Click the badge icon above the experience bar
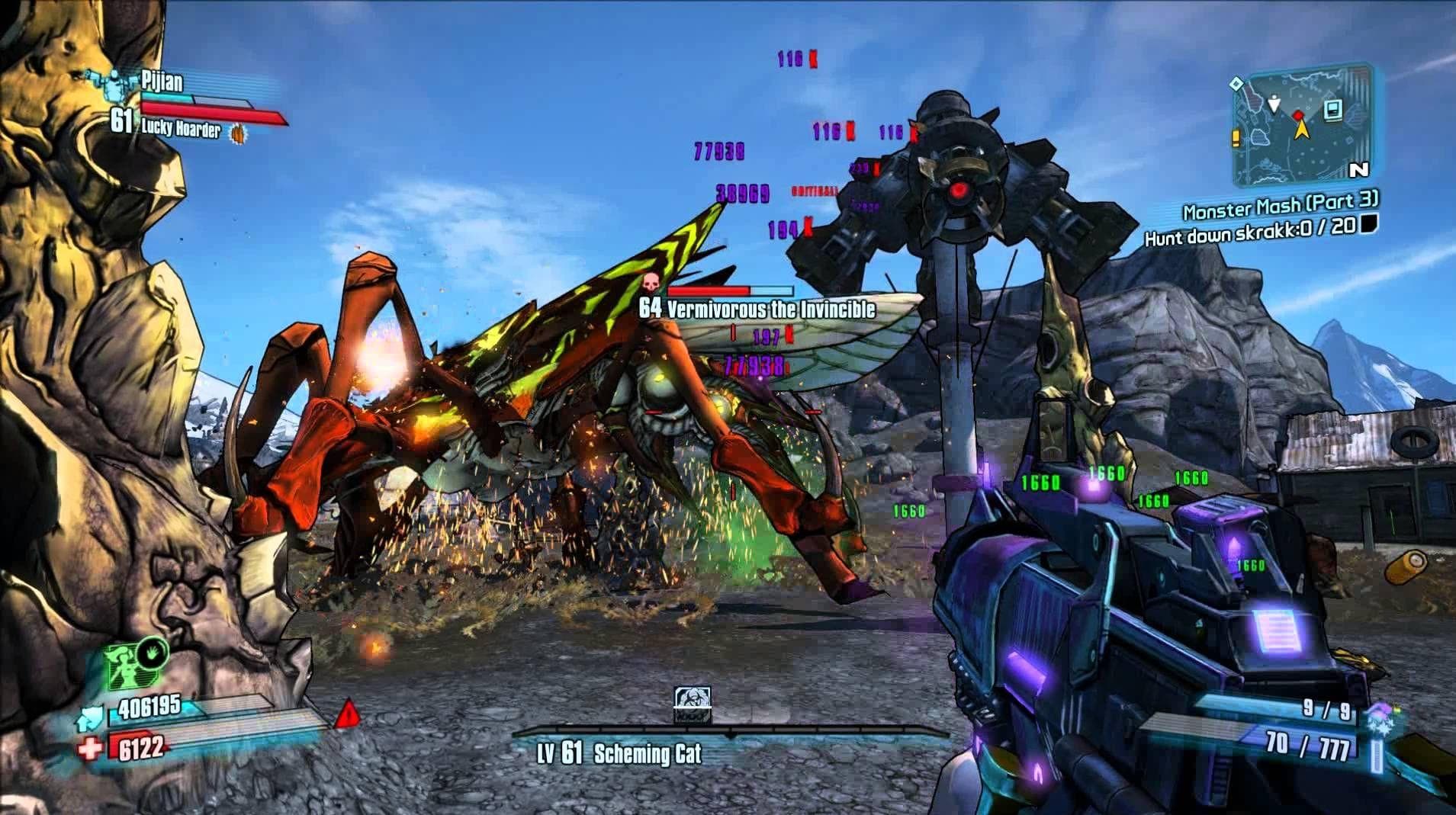 [693, 704]
